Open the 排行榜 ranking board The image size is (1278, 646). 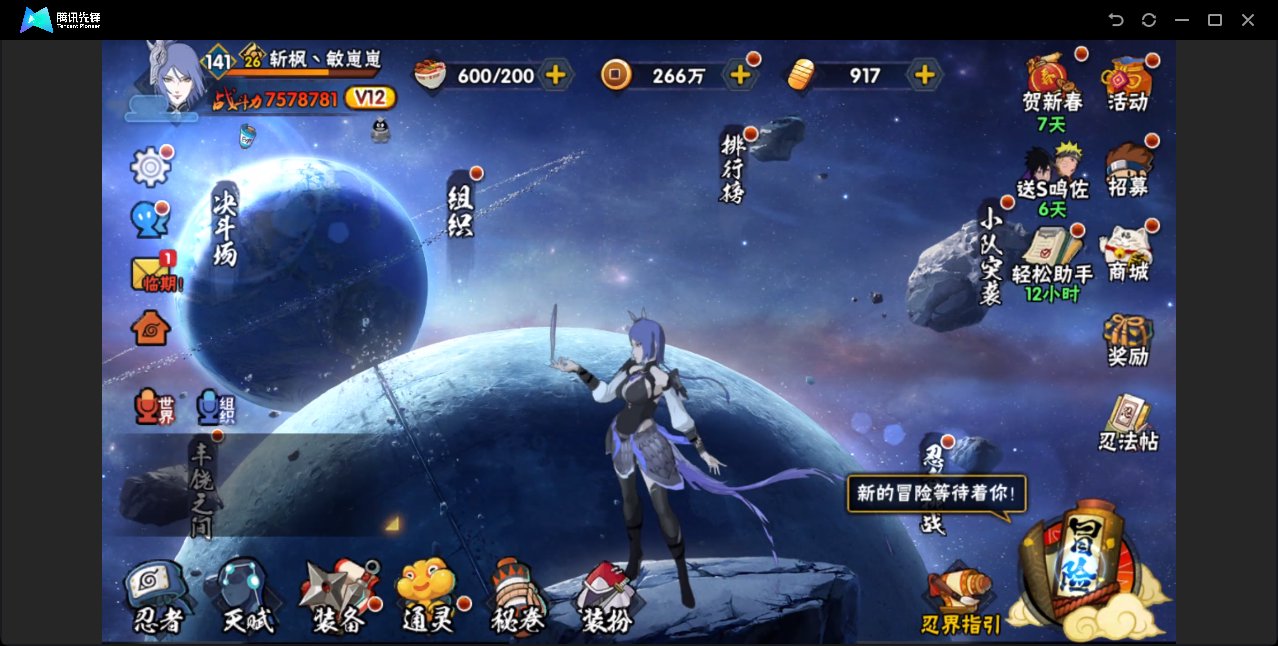pyautogui.click(x=734, y=166)
